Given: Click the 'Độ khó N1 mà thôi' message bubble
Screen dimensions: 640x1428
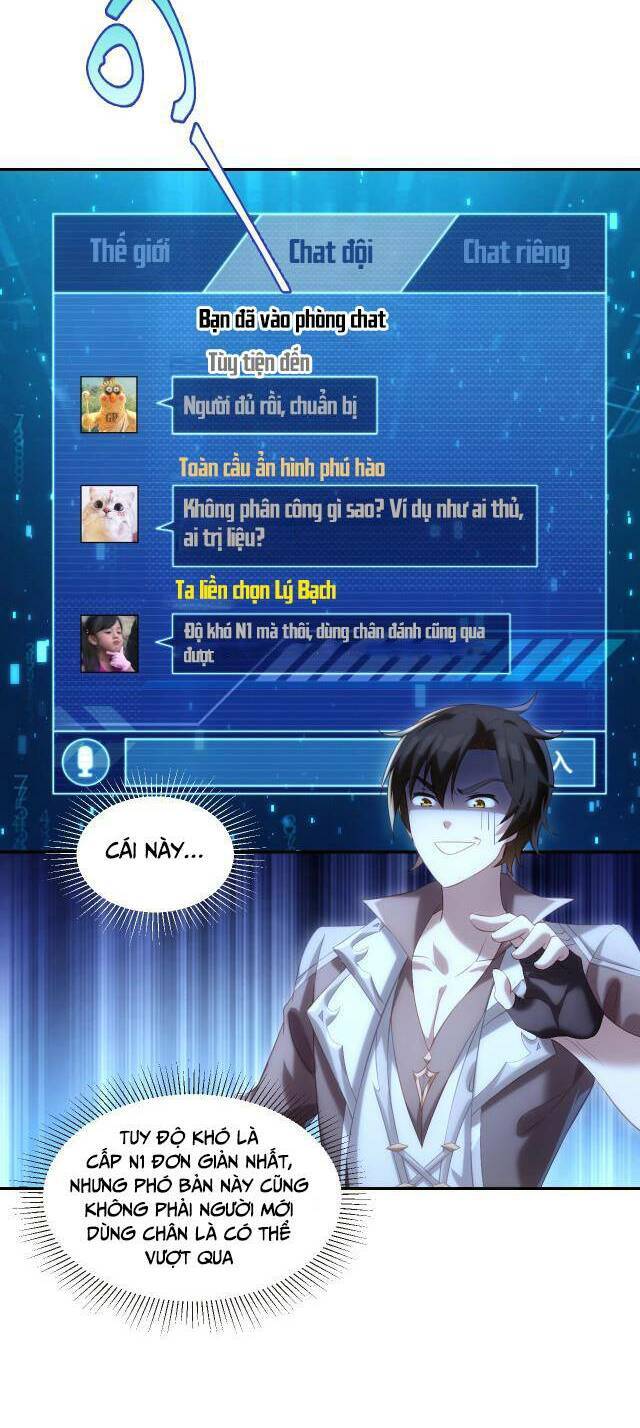Looking at the screenshot, I should [x=340, y=643].
